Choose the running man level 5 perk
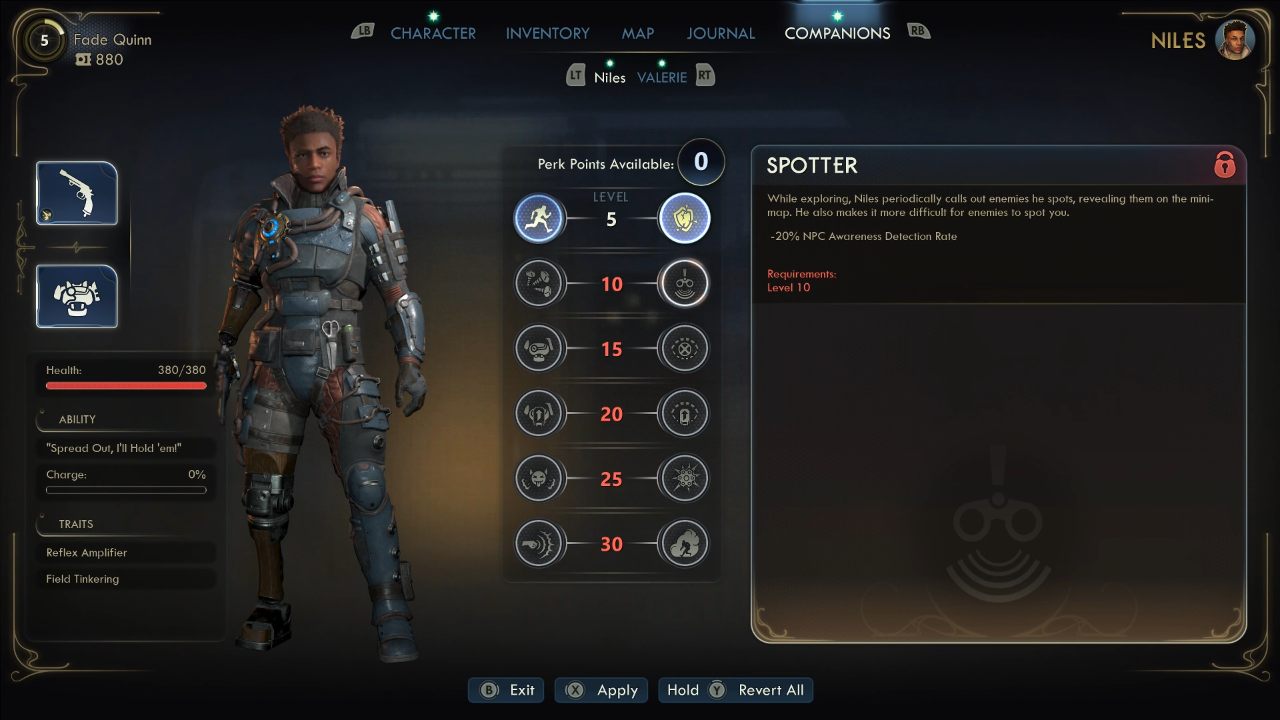The width and height of the screenshot is (1280, 720). coord(540,219)
